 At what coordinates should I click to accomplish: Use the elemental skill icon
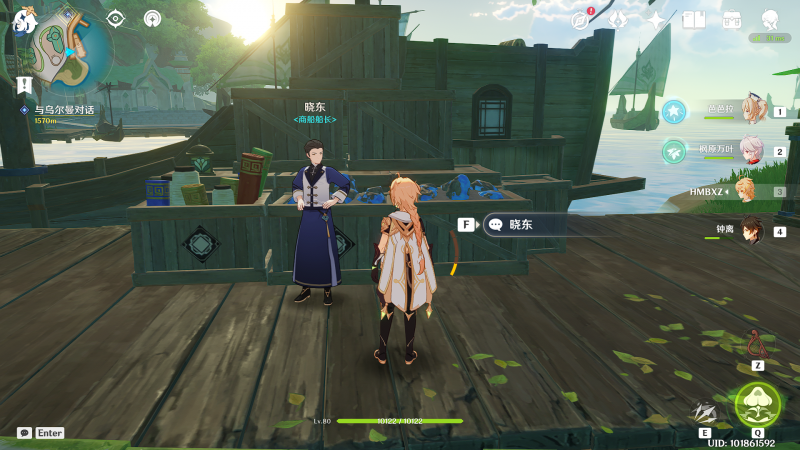coord(707,411)
